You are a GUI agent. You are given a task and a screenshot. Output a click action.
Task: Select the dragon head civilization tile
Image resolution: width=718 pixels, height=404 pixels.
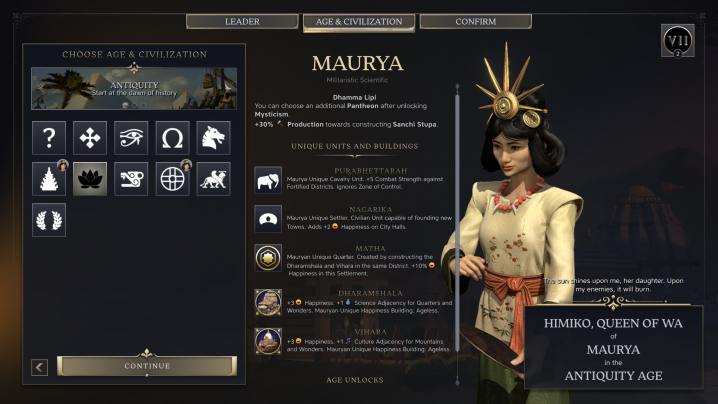(213, 138)
